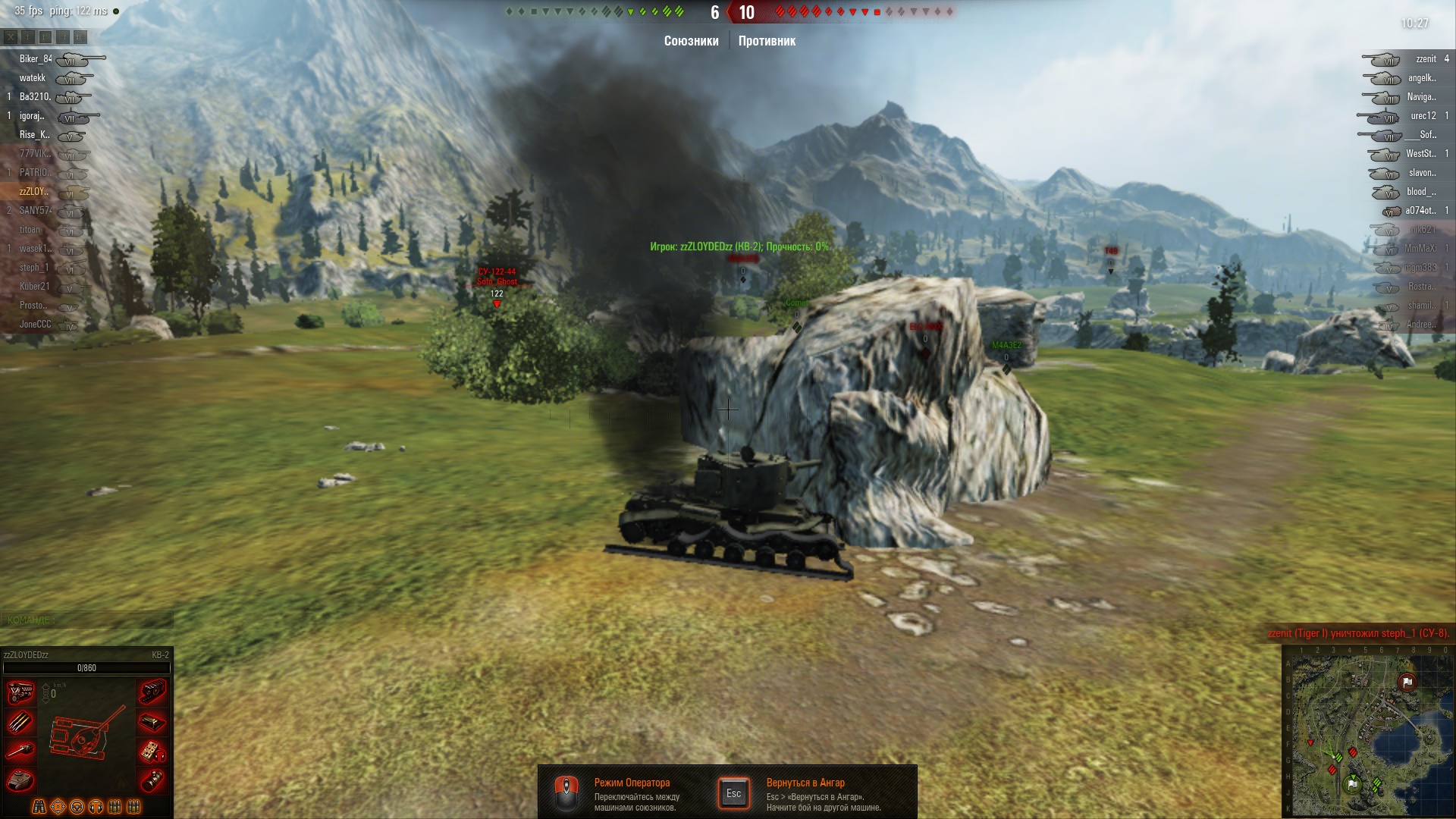The width and height of the screenshot is (1456, 819).
Task: Choose ally igoraj in the team list
Action: [32, 116]
